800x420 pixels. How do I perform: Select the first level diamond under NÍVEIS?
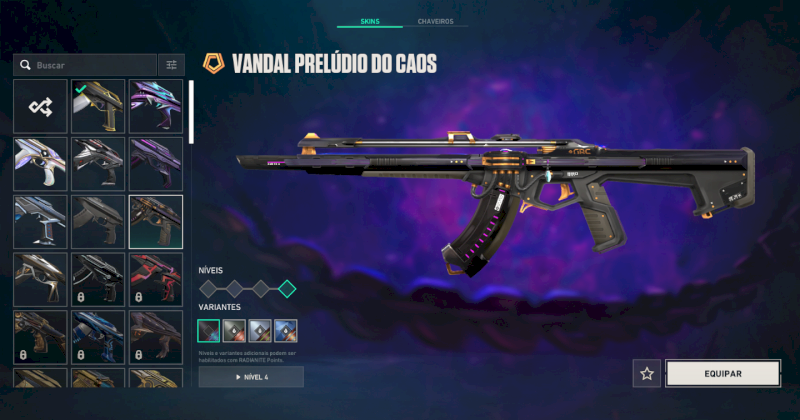209,289
